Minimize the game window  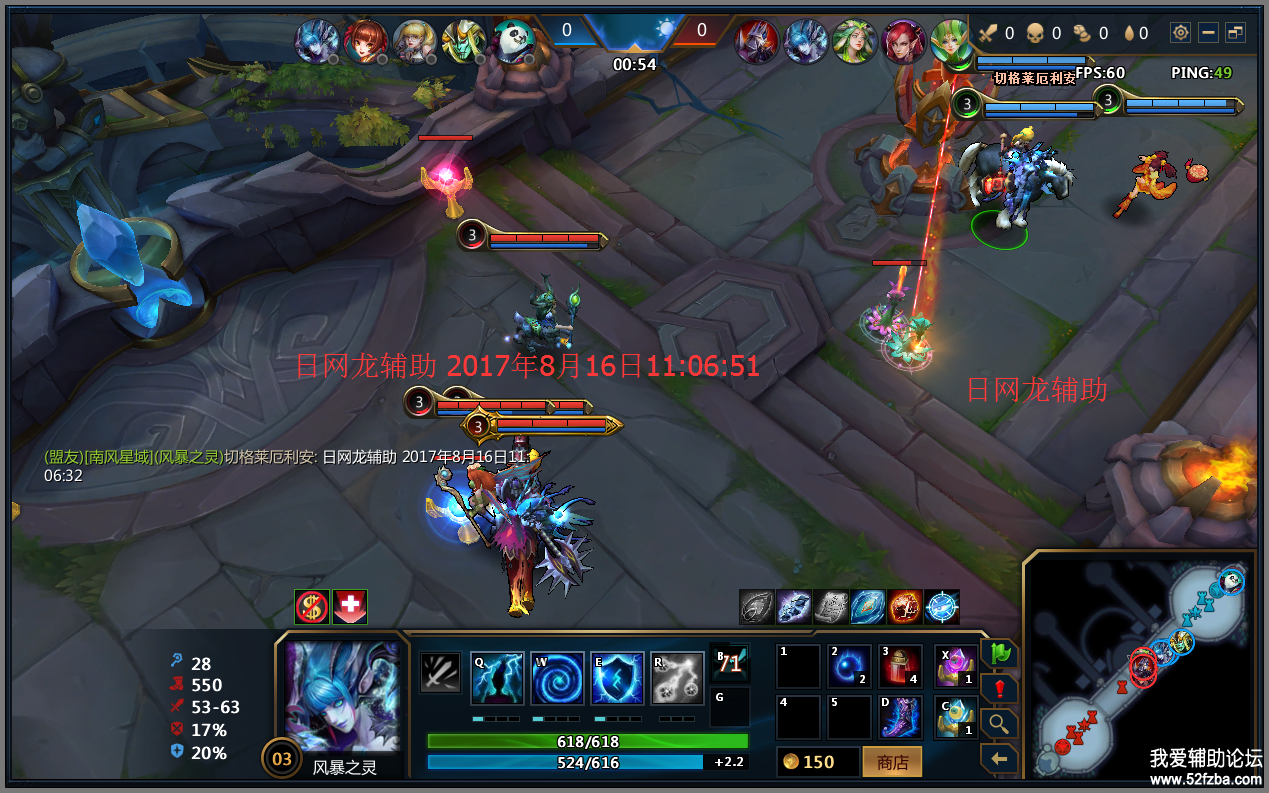tap(1209, 33)
